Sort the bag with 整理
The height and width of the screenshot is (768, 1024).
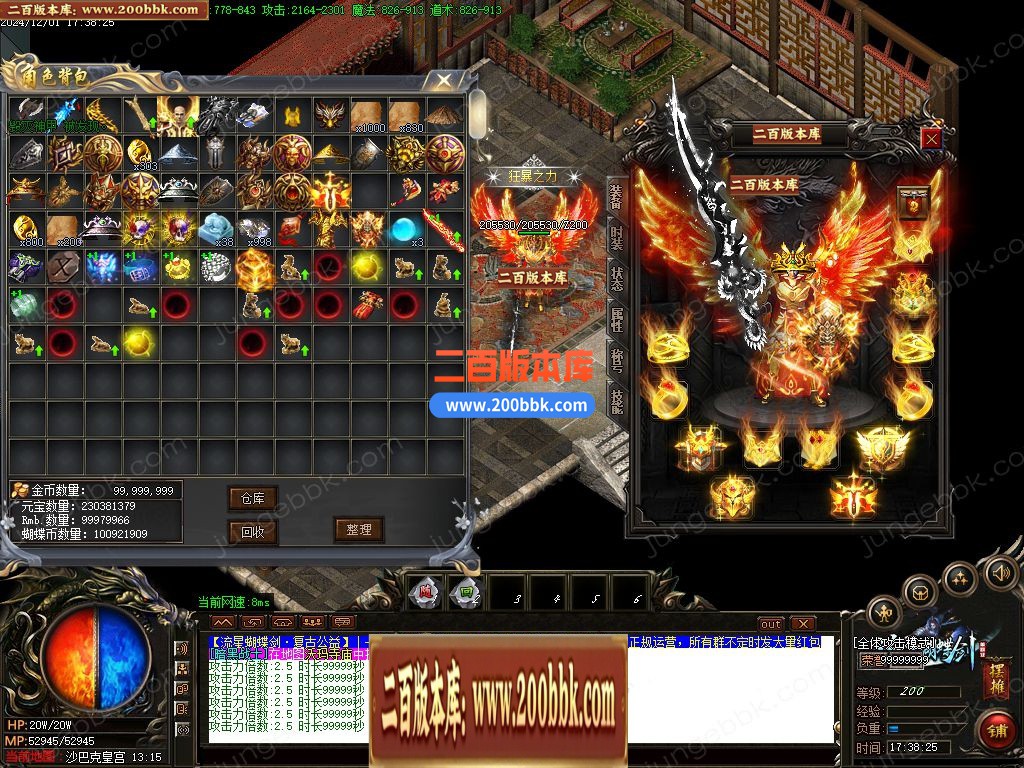coord(359,530)
